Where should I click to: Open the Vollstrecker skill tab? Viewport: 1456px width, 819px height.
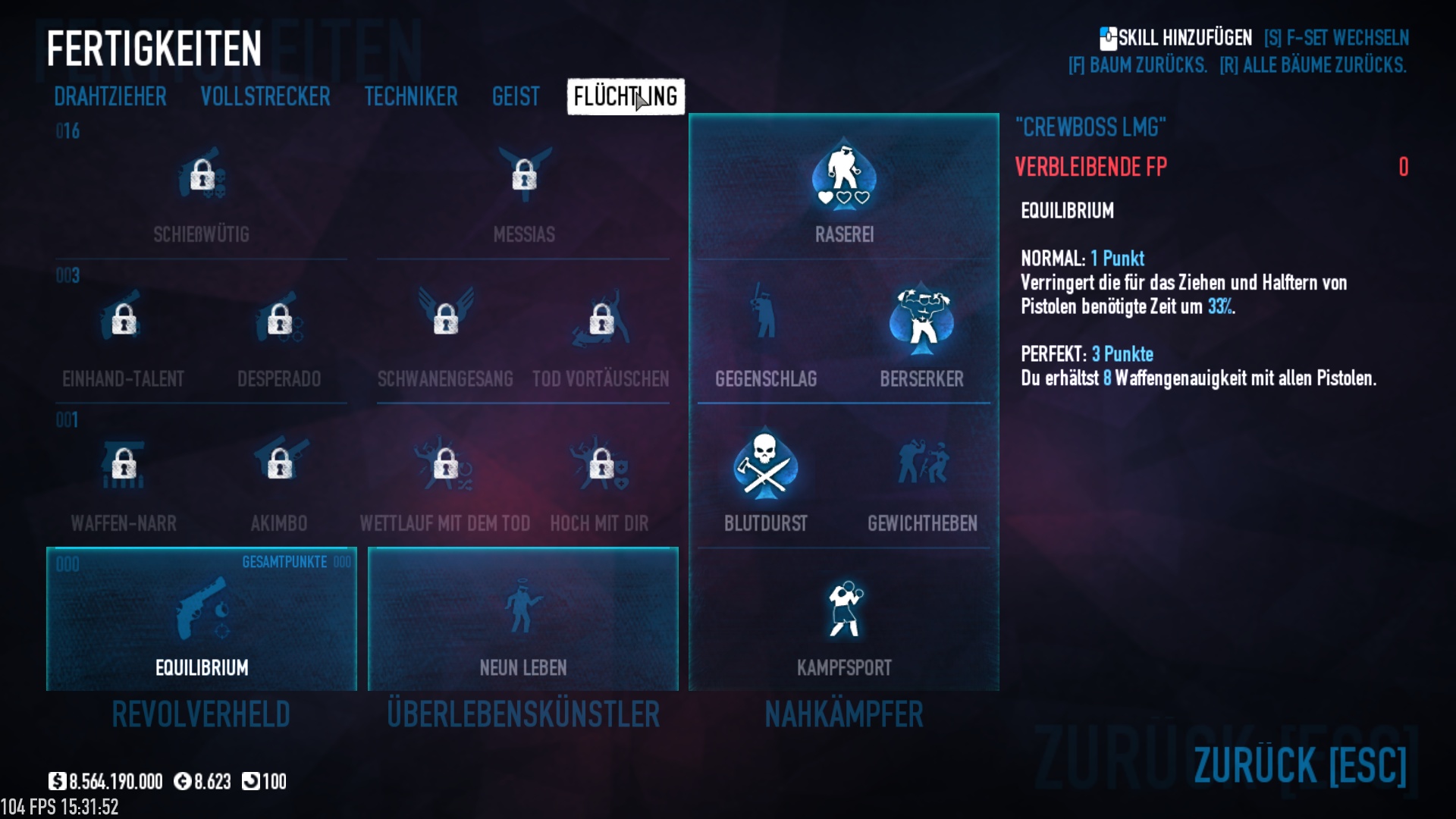point(265,97)
